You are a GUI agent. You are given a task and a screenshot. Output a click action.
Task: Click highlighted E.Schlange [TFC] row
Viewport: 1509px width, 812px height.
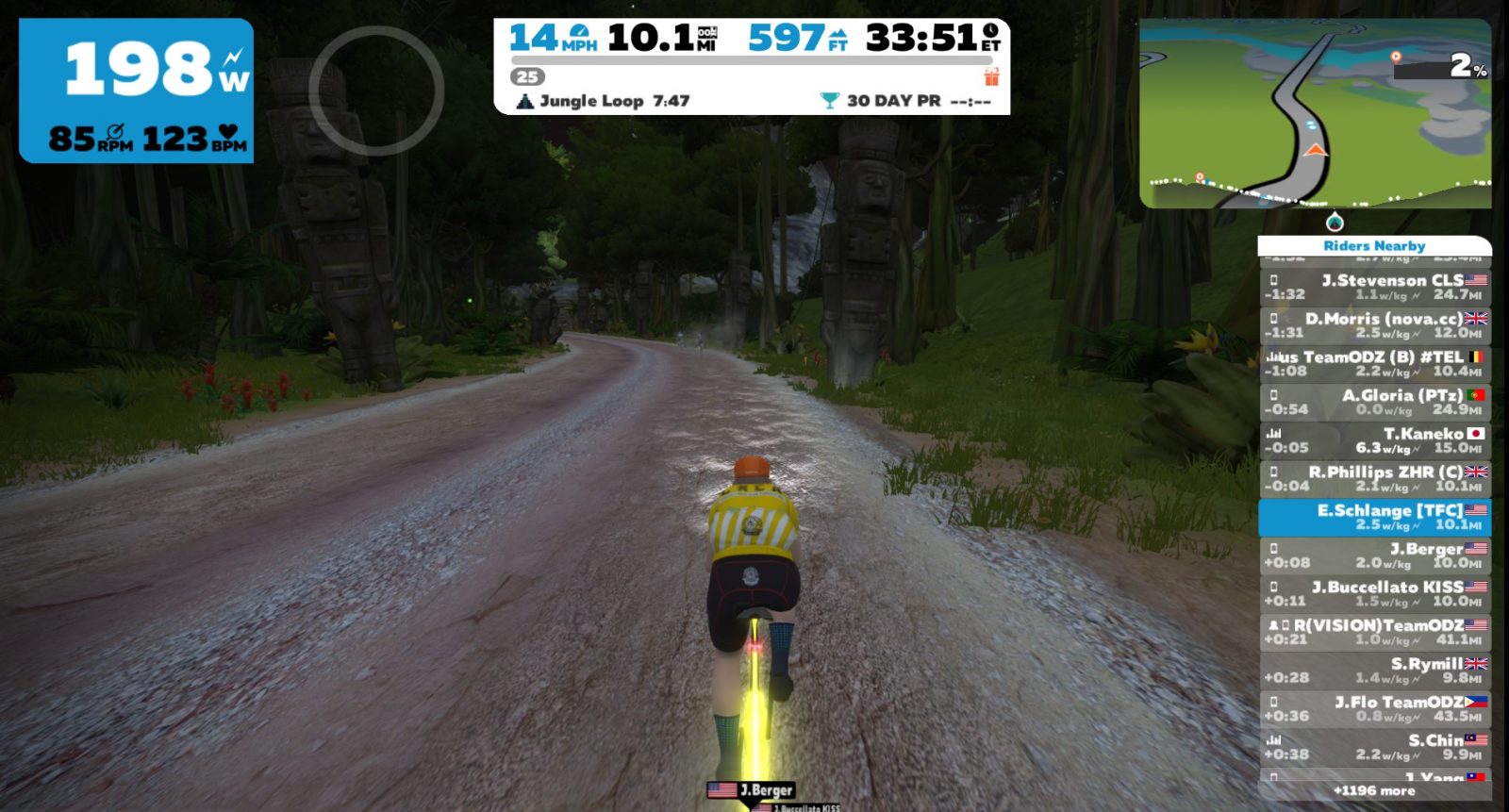[x=1374, y=517]
